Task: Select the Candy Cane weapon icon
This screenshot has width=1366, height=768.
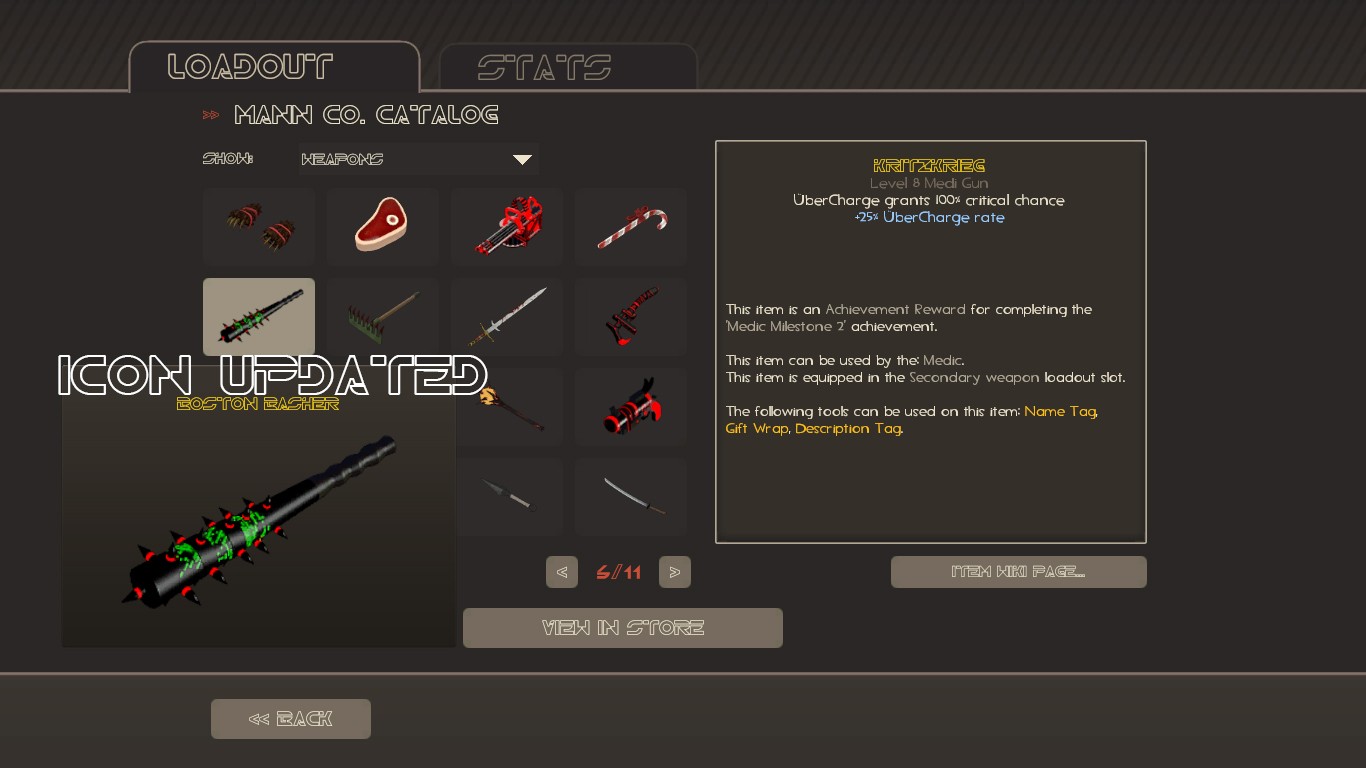Action: point(630,226)
